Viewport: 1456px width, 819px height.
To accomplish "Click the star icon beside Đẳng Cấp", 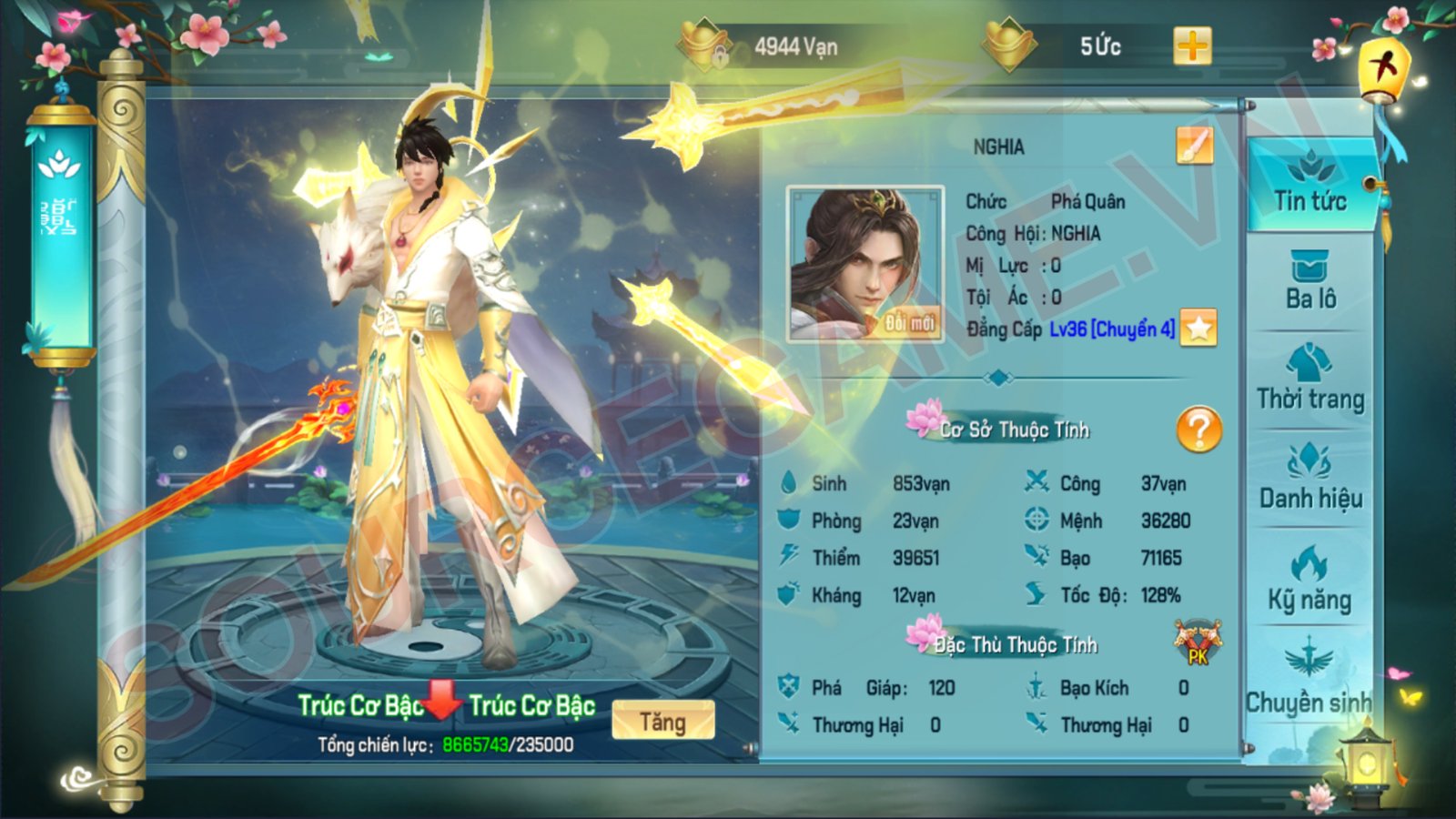I will click(1198, 329).
